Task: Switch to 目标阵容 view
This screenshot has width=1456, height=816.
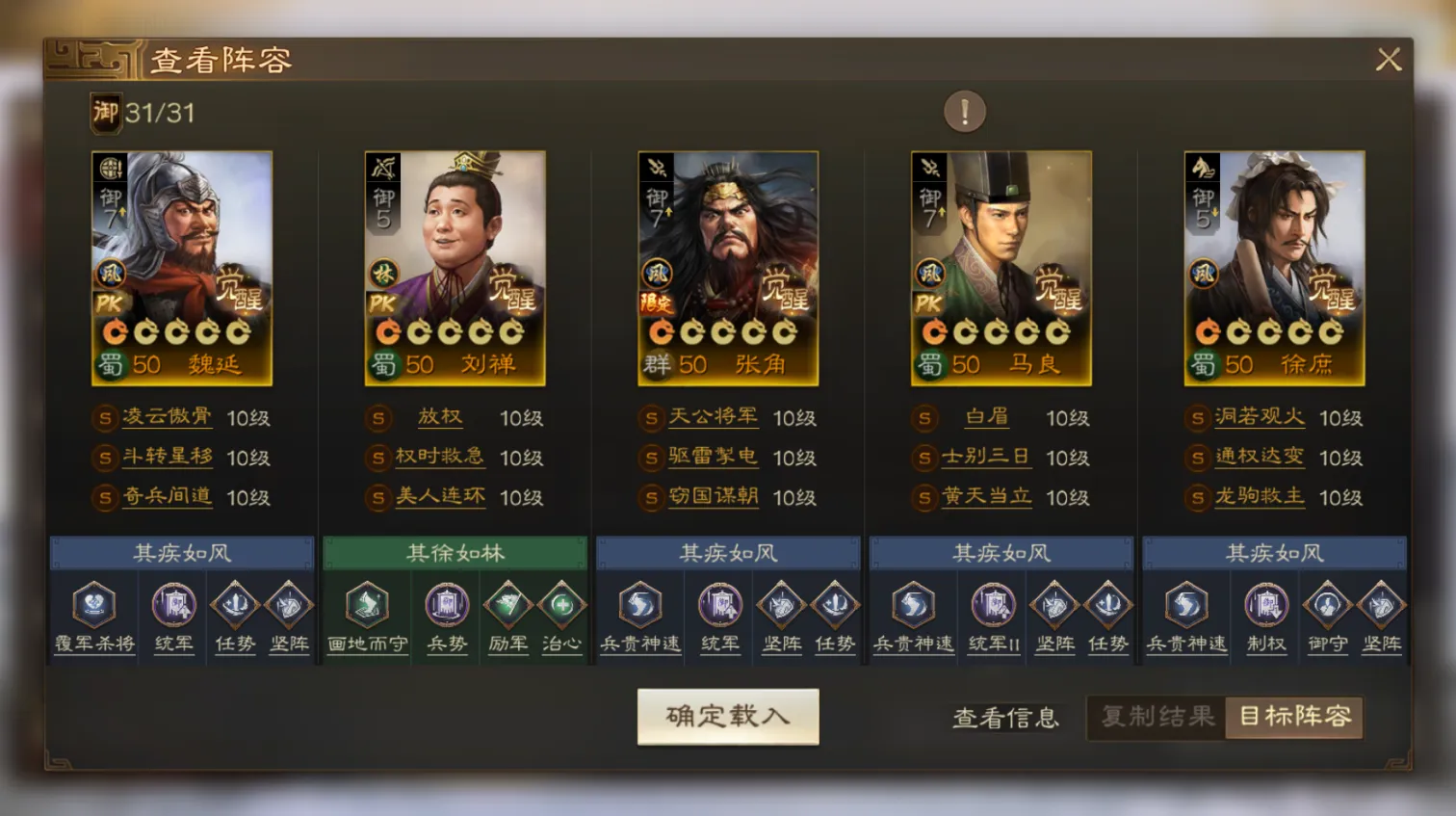Action: tap(1294, 718)
